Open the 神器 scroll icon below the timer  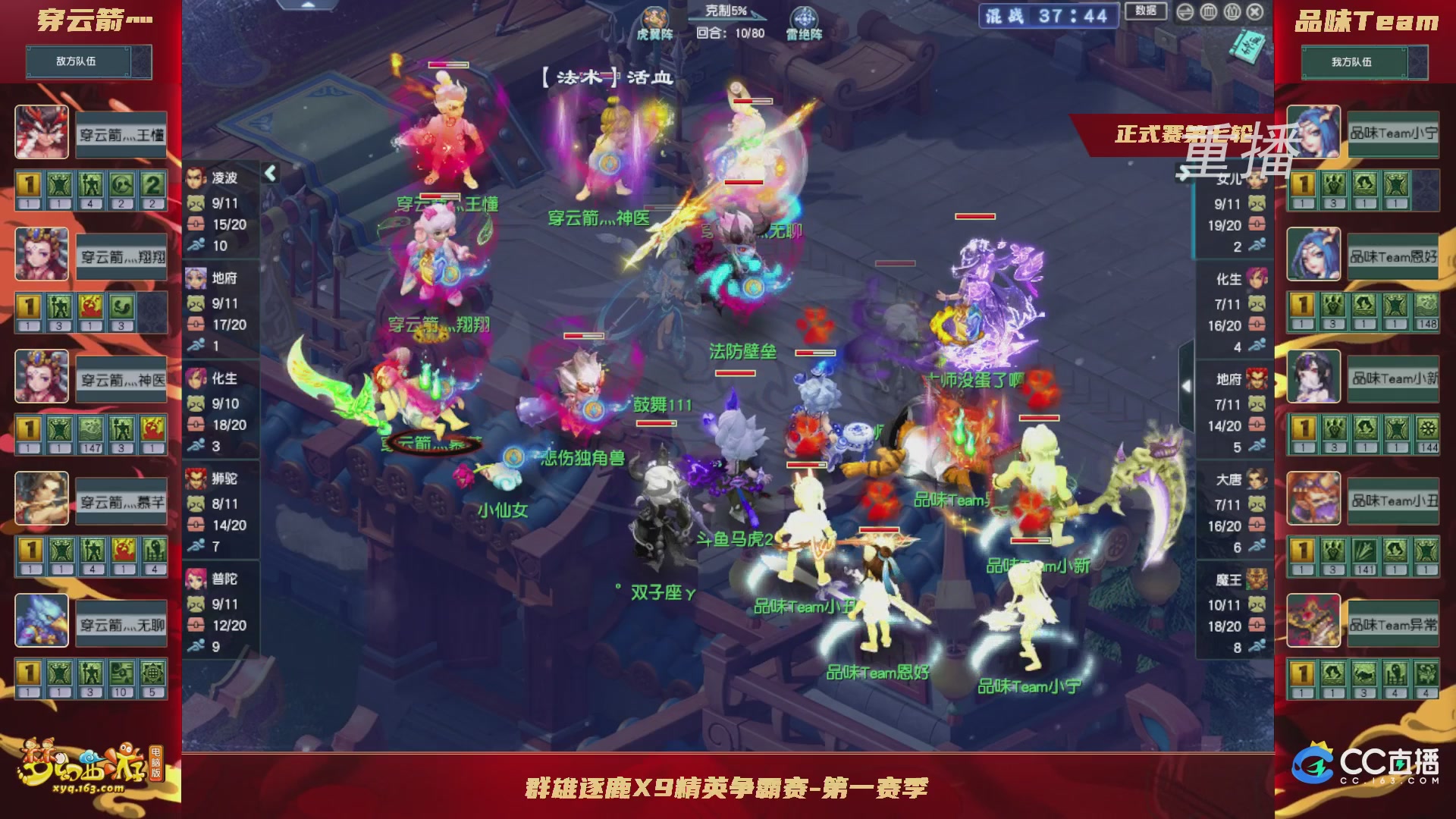tap(1248, 47)
